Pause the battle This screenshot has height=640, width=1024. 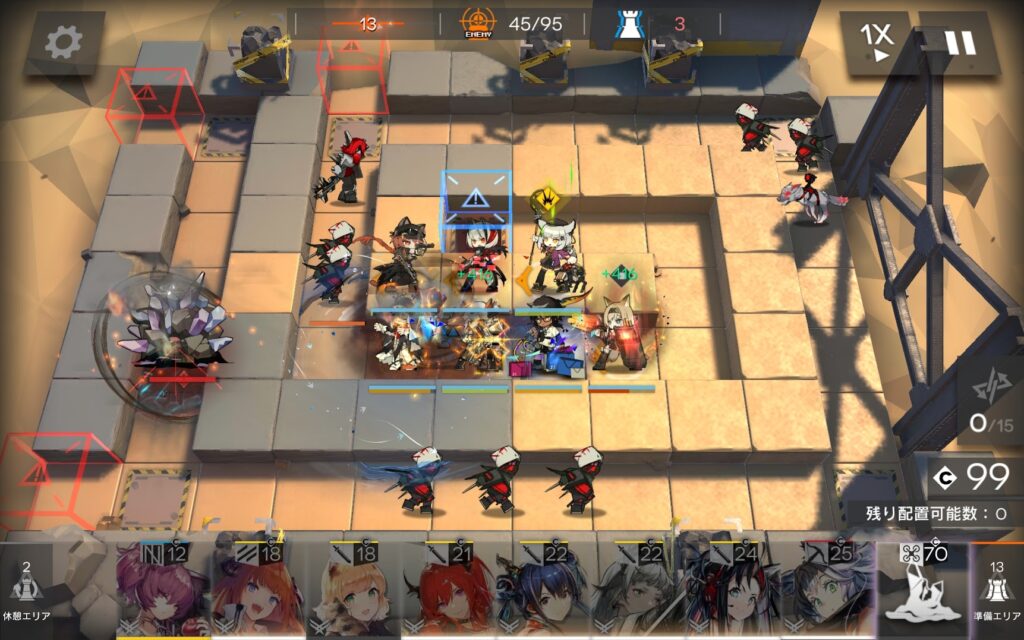click(960, 42)
